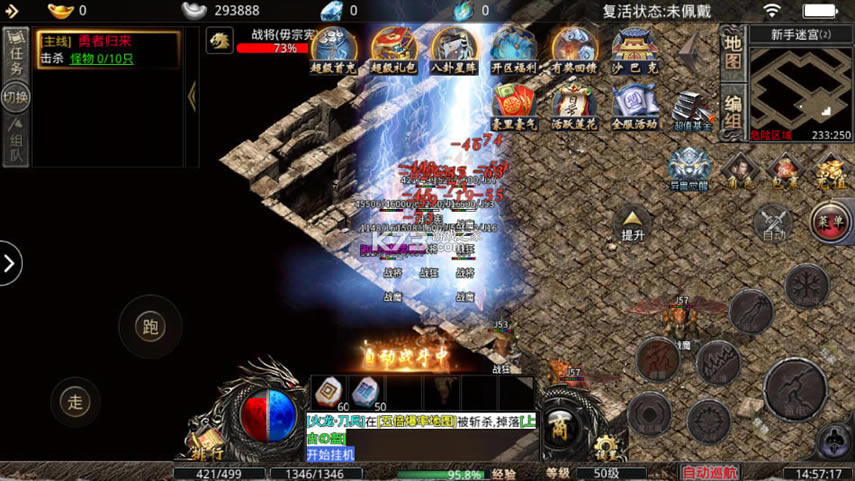The height and width of the screenshot is (481, 855).
Task: Open the red 菜单 menu button
Action: [830, 220]
